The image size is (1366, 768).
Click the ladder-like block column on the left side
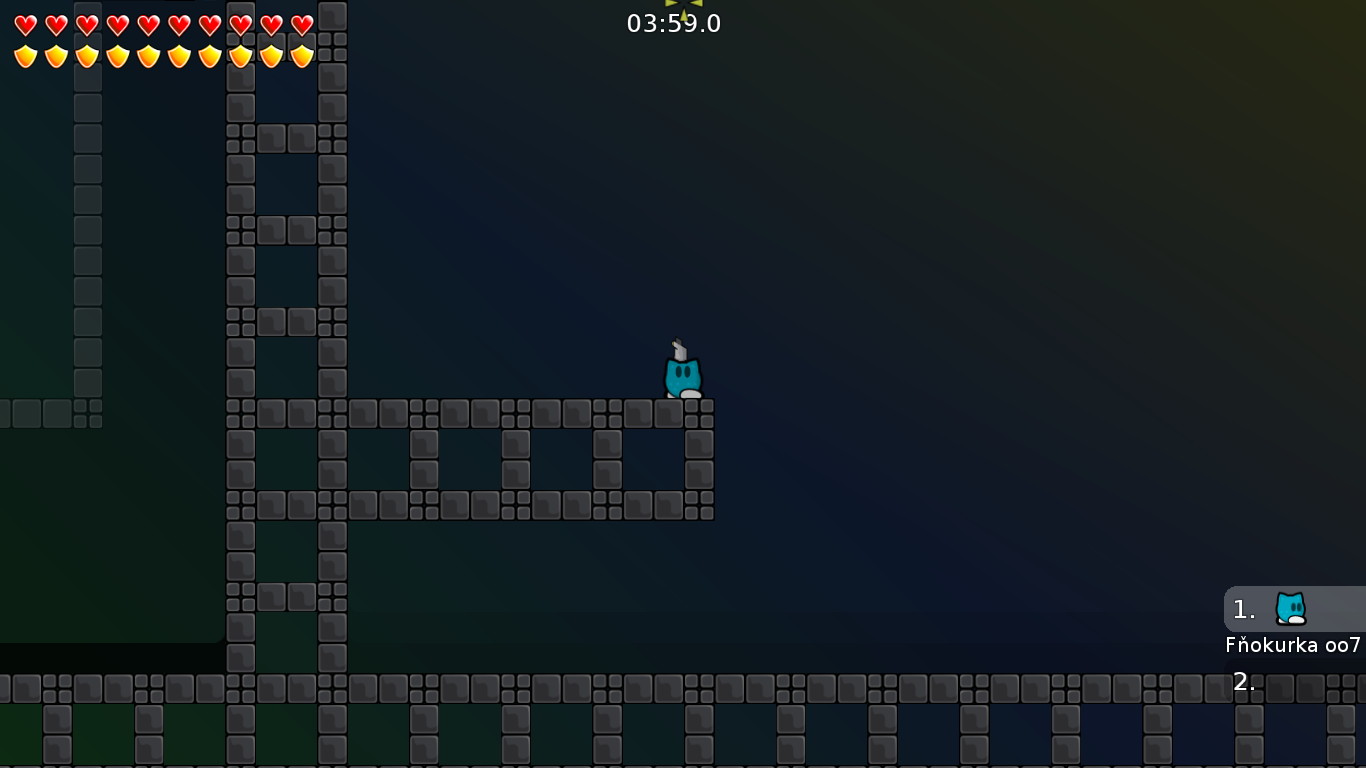click(240, 300)
